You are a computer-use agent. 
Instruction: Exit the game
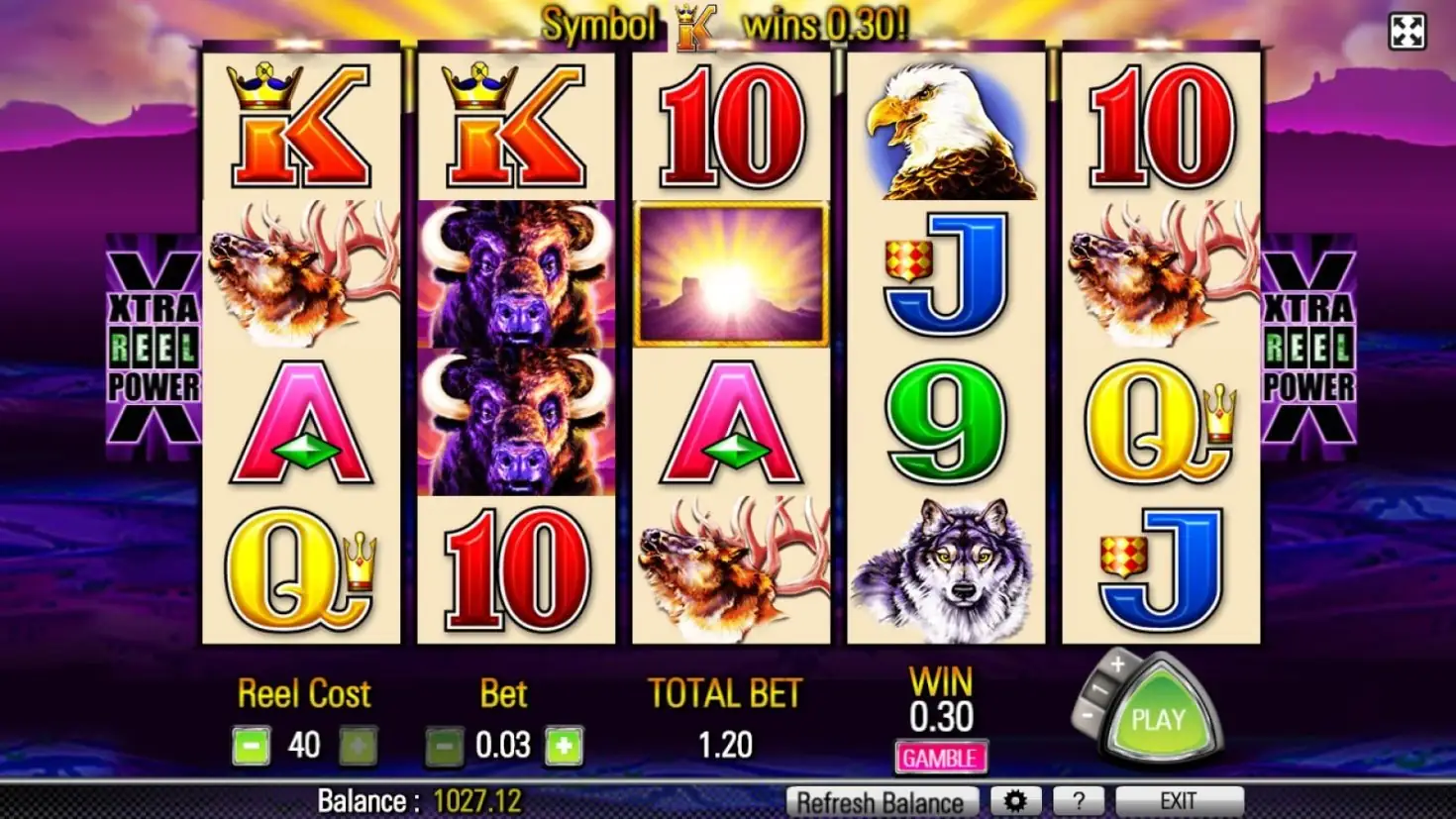pos(1178,800)
